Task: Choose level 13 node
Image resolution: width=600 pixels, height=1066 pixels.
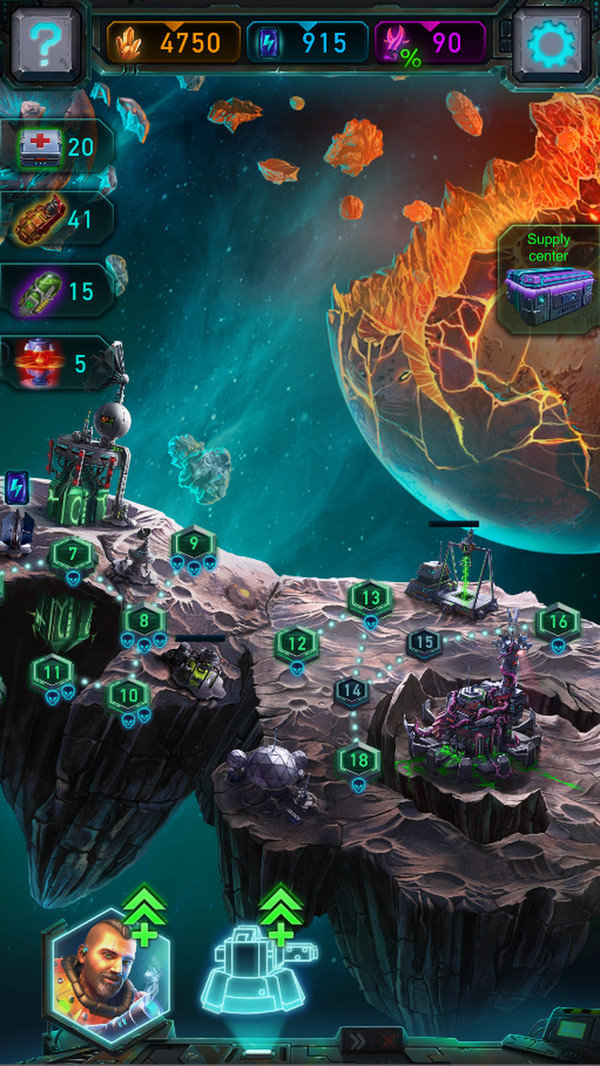Action: 370,598
